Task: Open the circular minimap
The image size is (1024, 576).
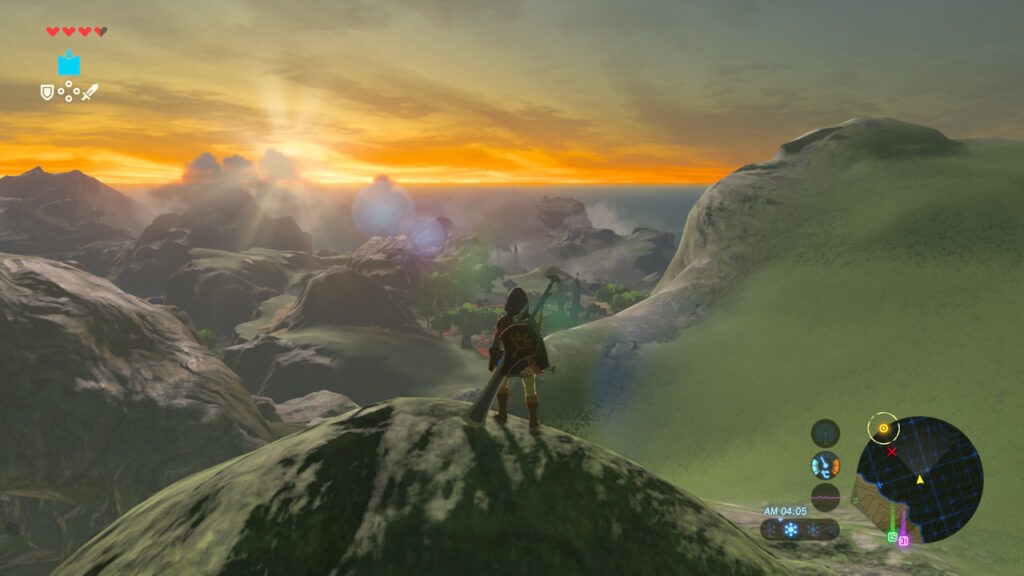Action: [x=920, y=480]
